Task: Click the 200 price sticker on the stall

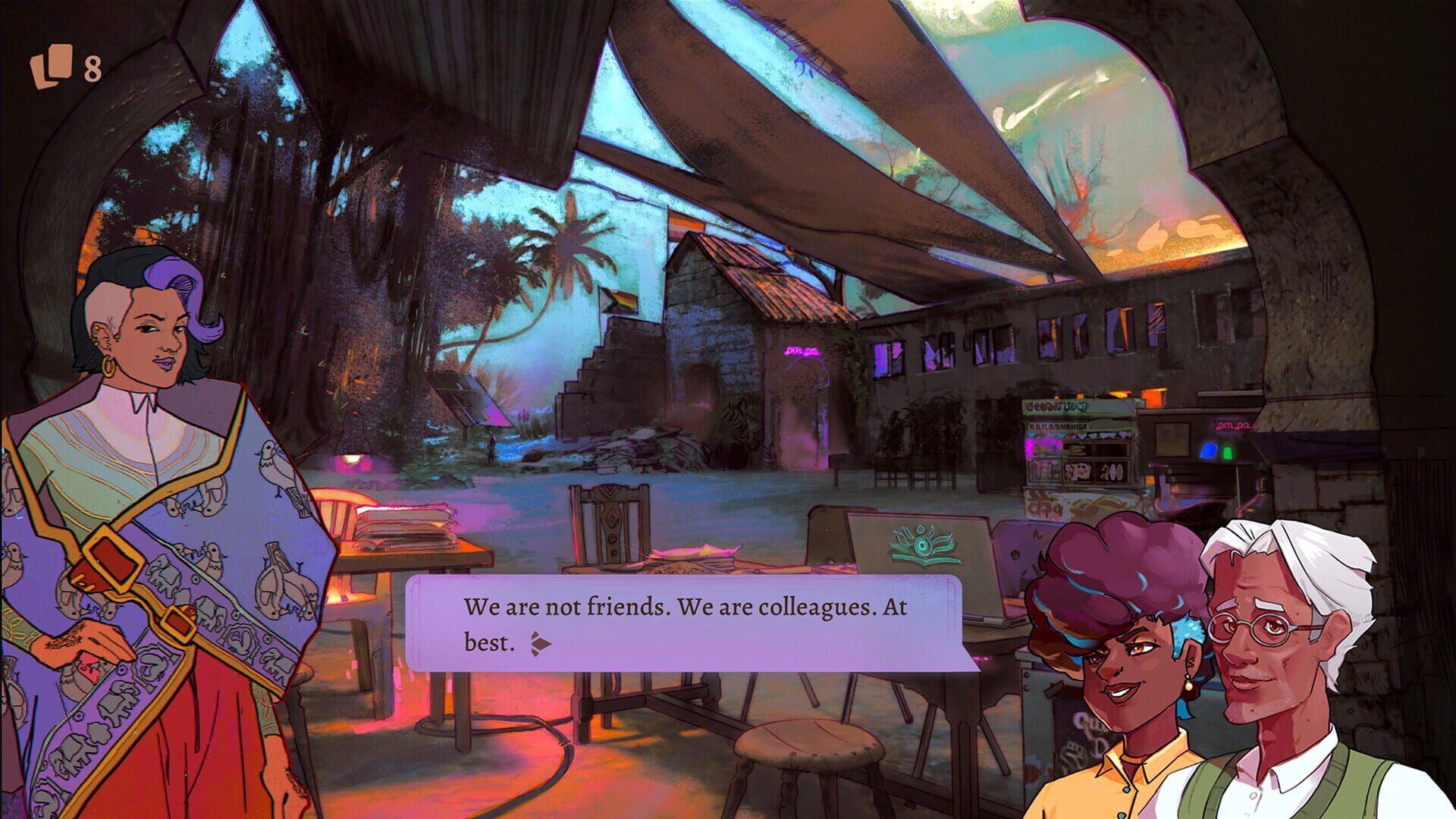Action: (1111, 472)
